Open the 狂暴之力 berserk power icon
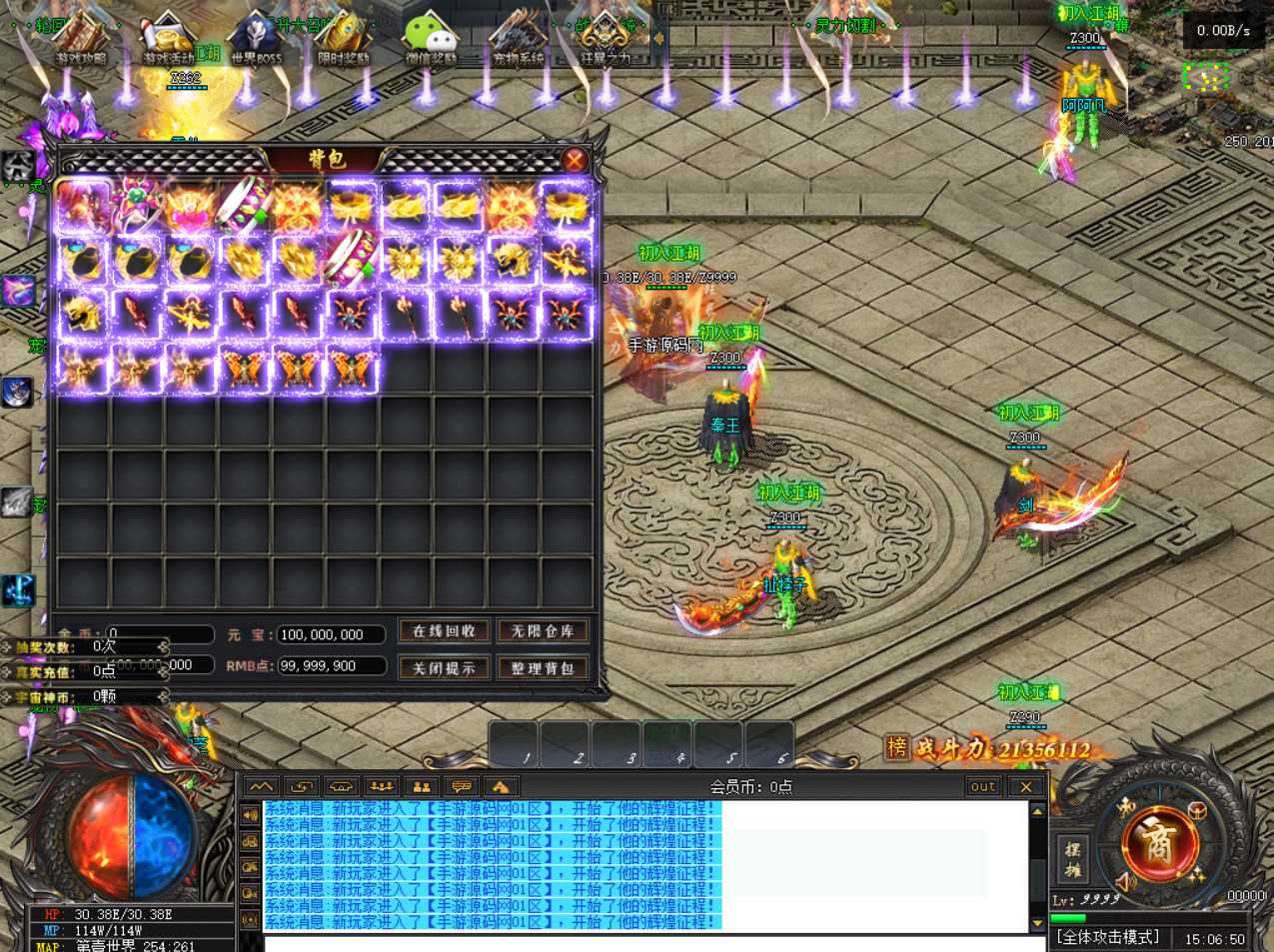The image size is (1274, 952). 606,38
